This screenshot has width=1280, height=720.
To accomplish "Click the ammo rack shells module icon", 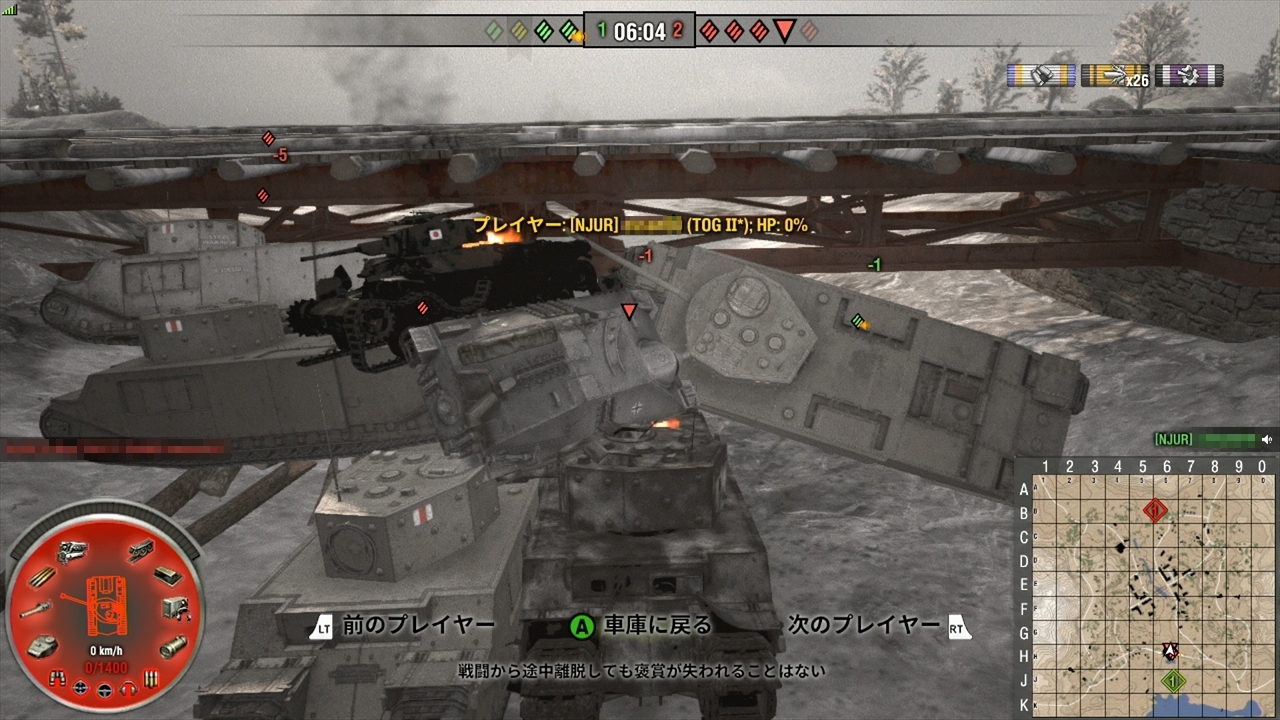I will click(43, 577).
